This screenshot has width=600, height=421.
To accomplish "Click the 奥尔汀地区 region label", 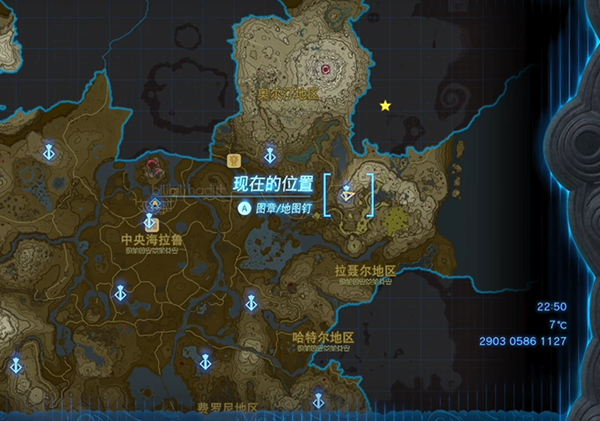I will (x=288, y=93).
